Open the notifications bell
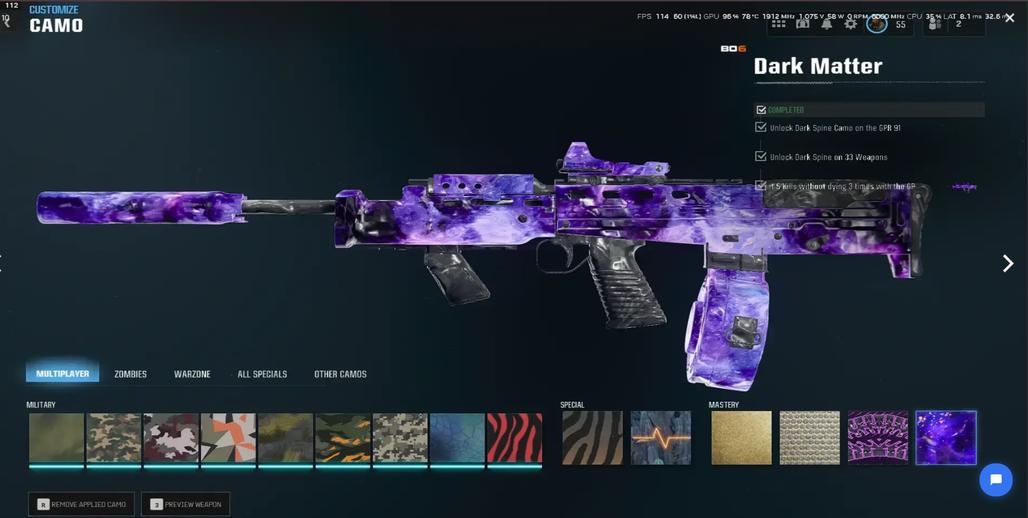Viewport: 1028px width, 518px height. 826,24
